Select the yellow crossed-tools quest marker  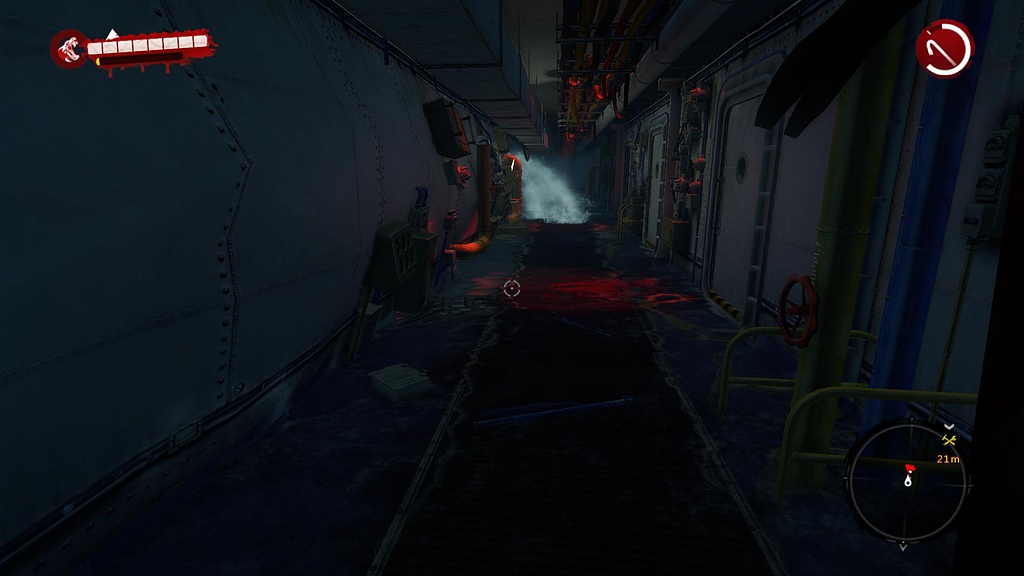tap(950, 439)
